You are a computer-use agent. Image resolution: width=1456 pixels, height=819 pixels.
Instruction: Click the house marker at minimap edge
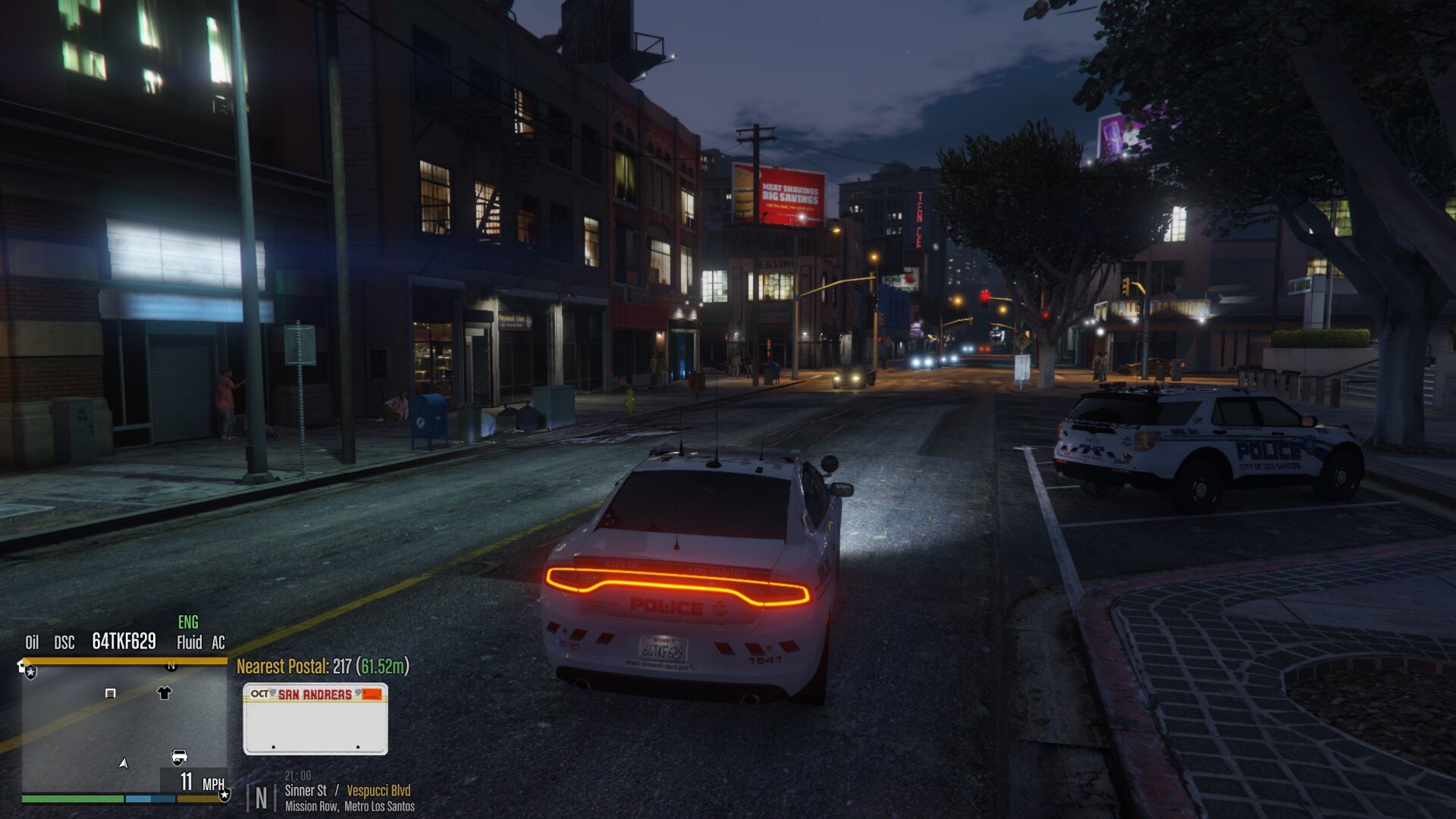[22, 667]
